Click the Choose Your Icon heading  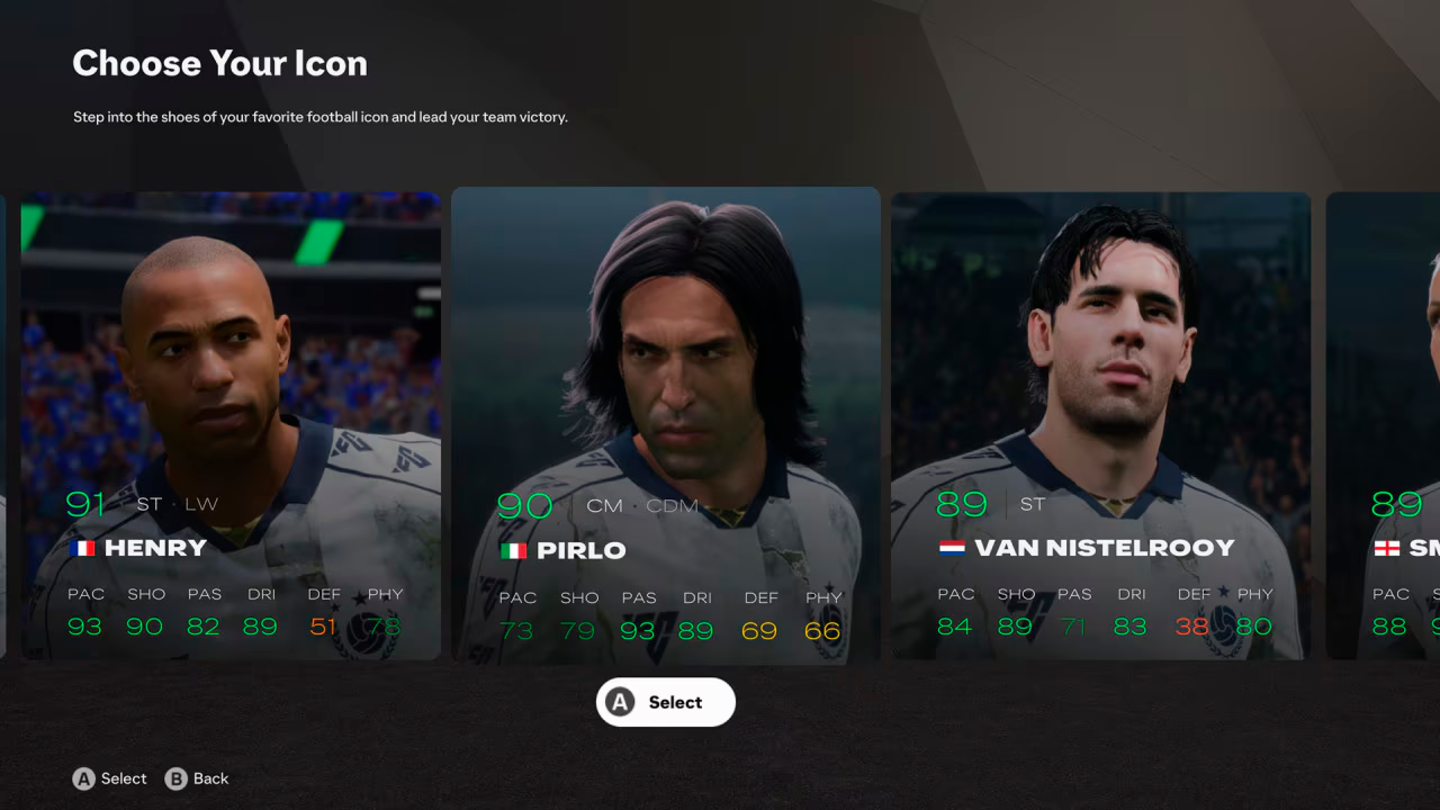[x=219, y=63]
